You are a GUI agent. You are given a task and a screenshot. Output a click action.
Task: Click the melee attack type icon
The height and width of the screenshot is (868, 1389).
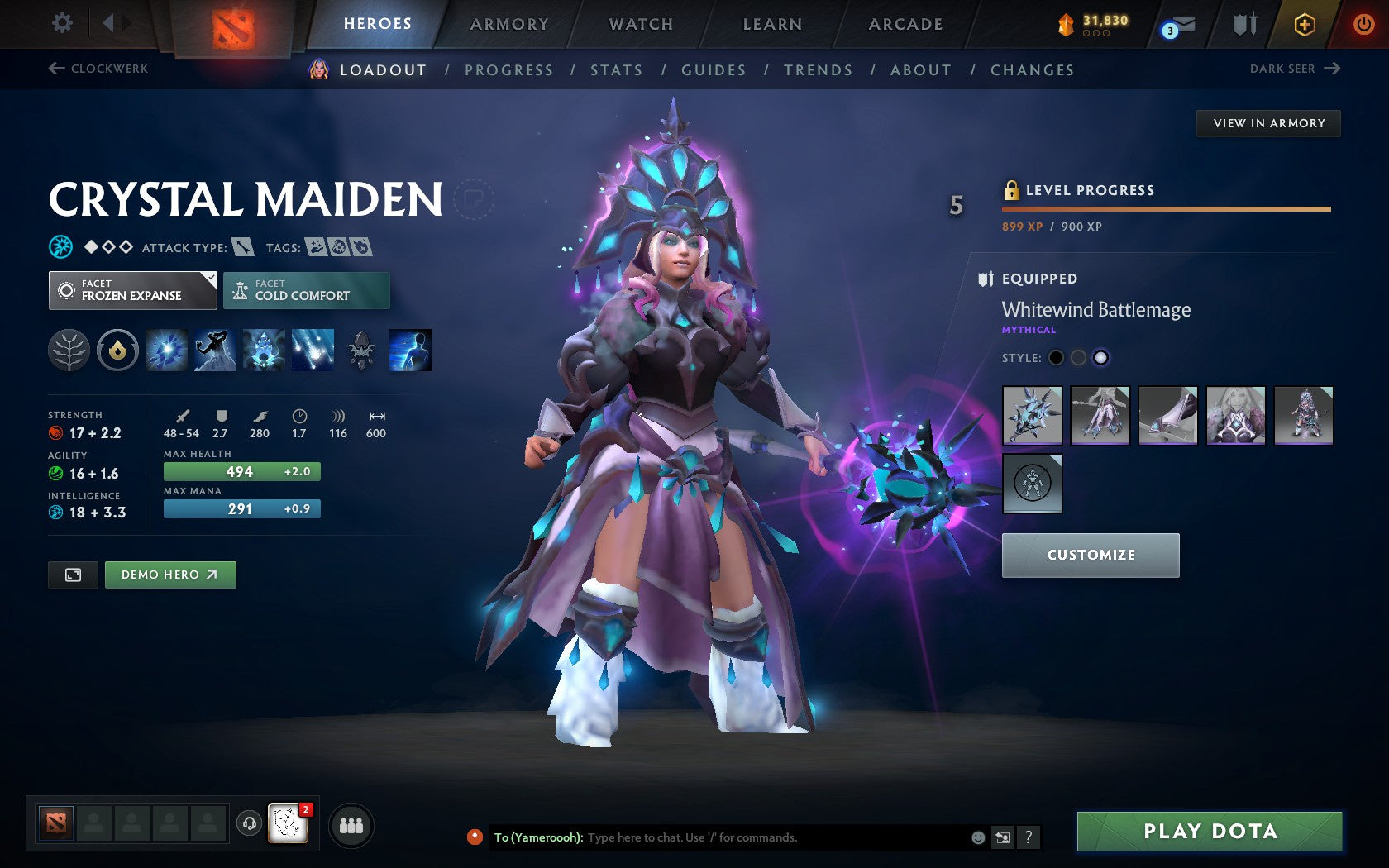[244, 246]
